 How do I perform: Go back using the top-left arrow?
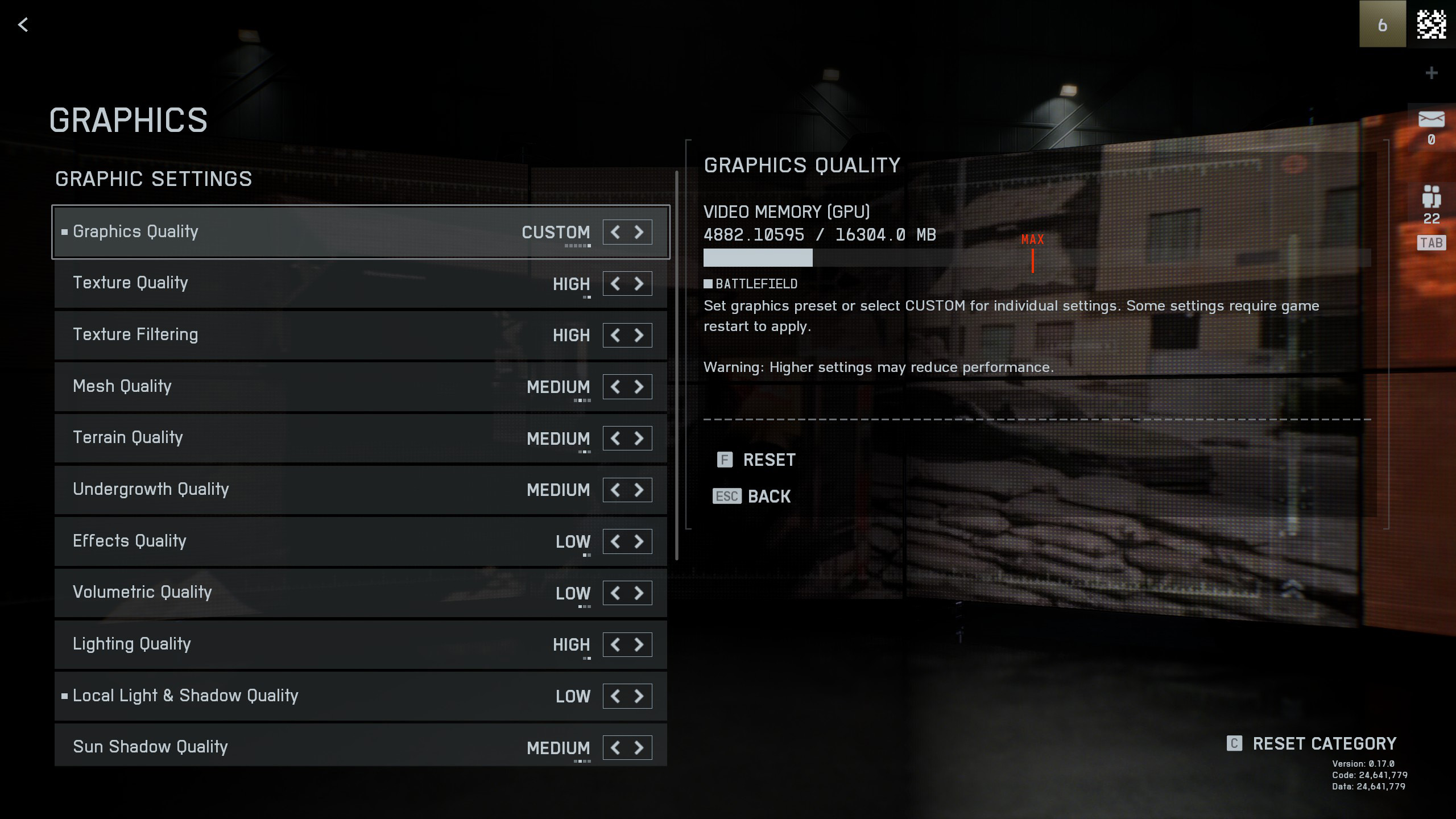[x=23, y=24]
